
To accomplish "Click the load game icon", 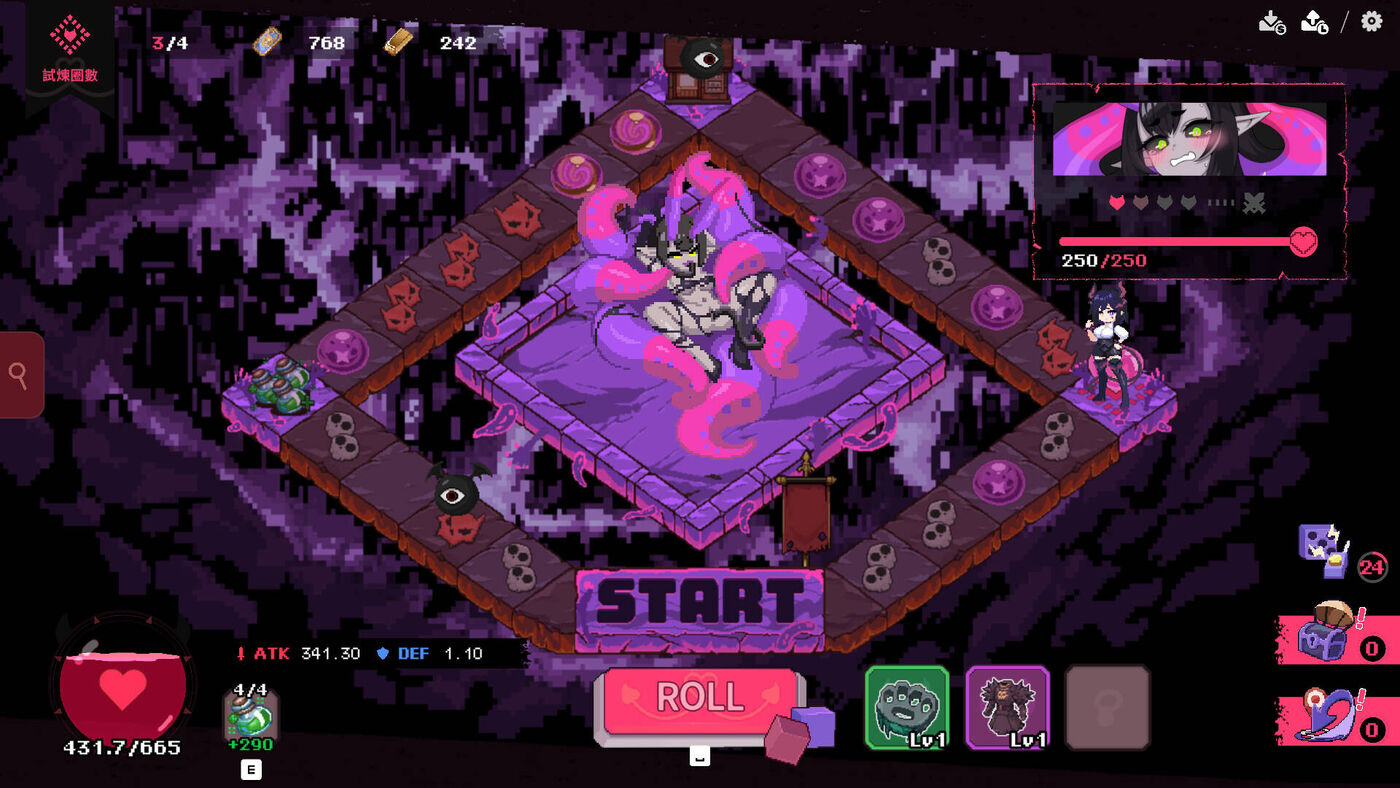I will tap(1314, 22).
